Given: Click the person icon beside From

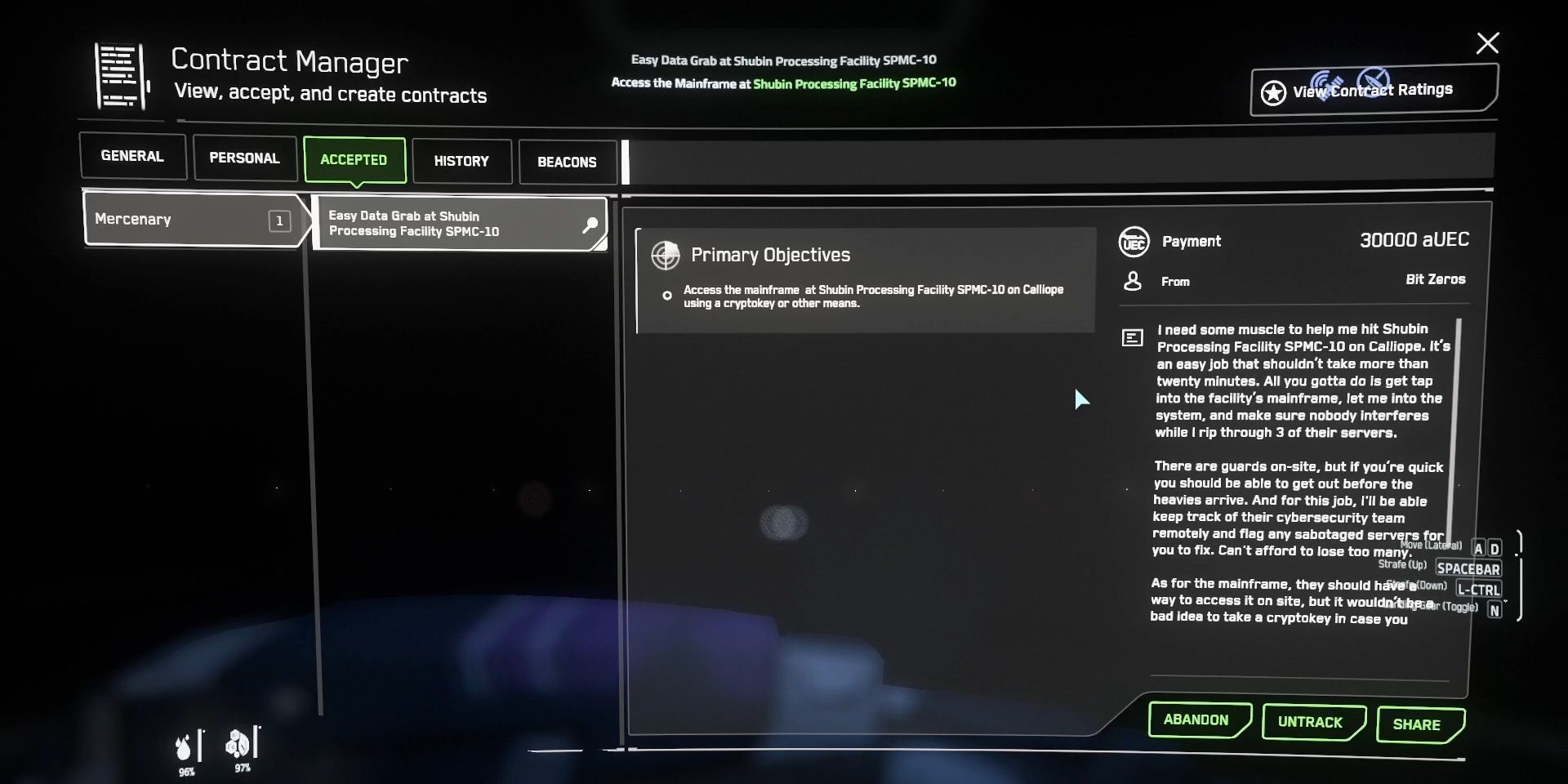Looking at the screenshot, I should pyautogui.click(x=1133, y=280).
